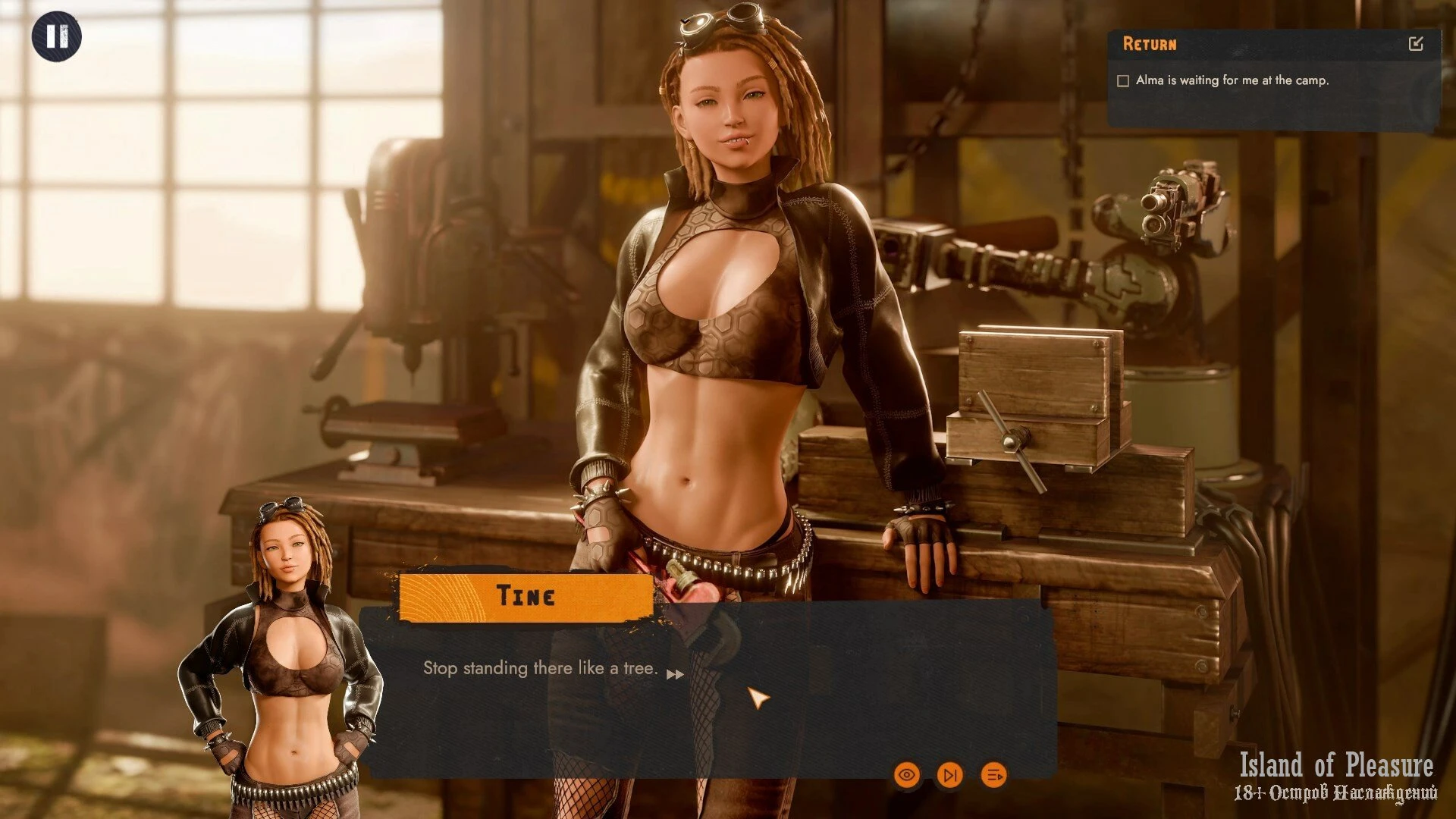The image size is (1456, 819).
Task: Skip the dialogue with the skip-forward icon
Action: pos(949,775)
